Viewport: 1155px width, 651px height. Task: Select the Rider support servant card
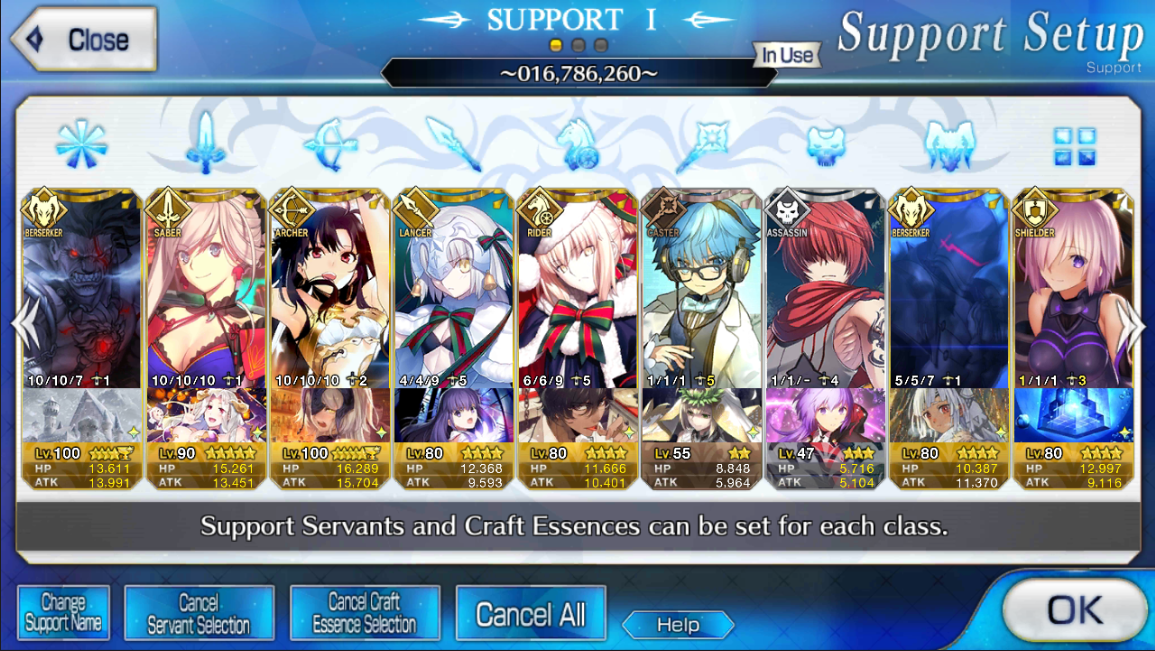[577, 290]
